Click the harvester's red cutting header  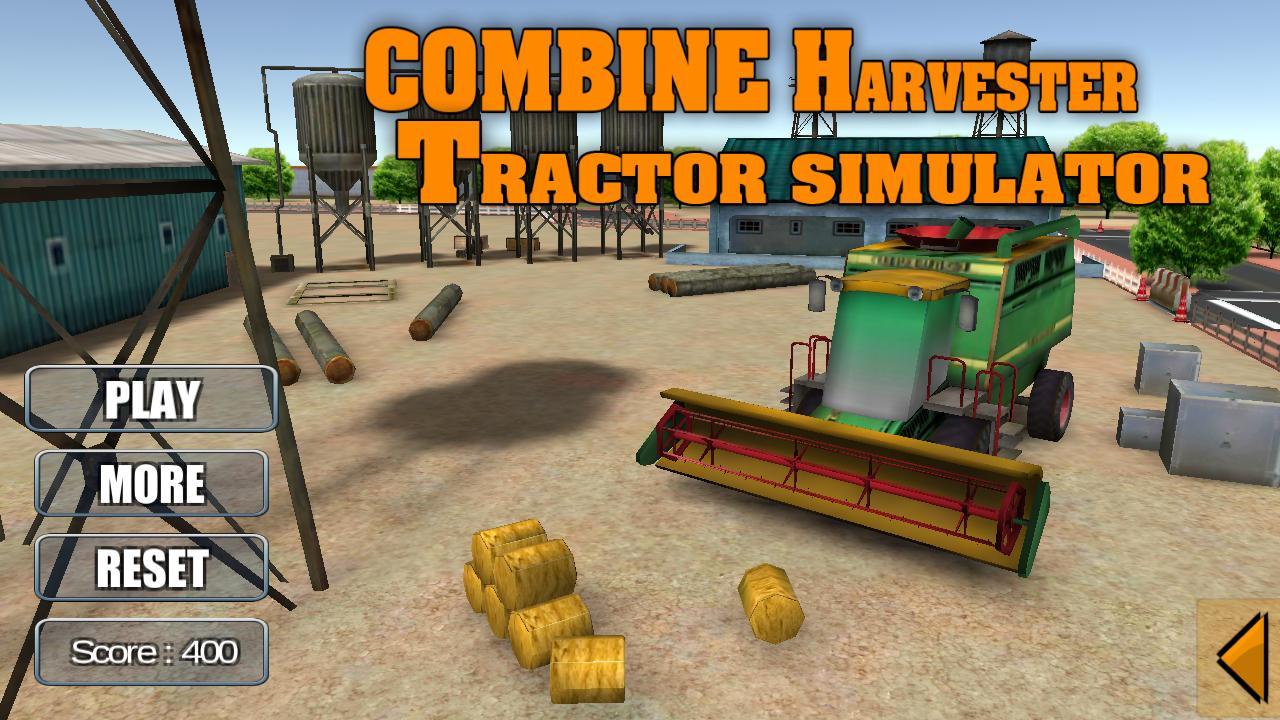click(x=850, y=470)
